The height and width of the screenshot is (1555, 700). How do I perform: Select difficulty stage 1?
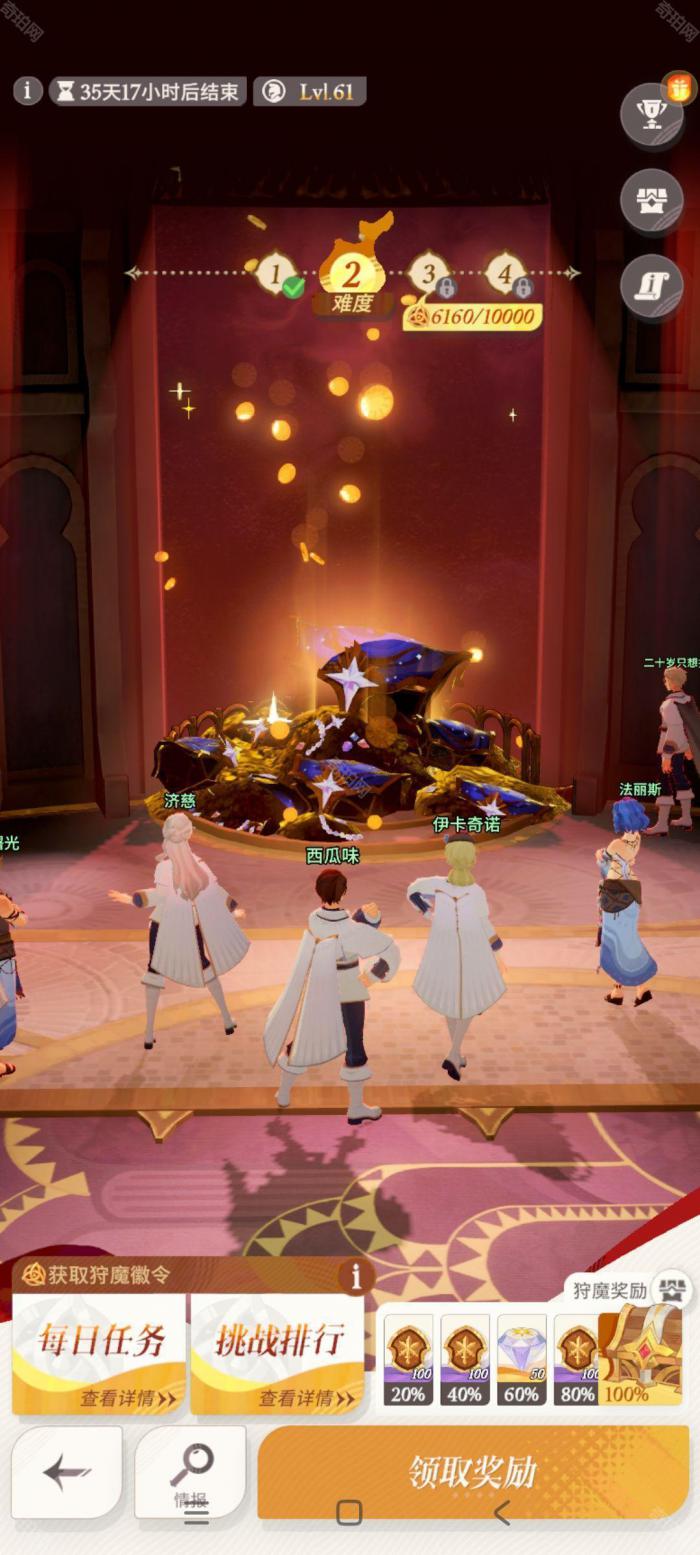coord(275,273)
